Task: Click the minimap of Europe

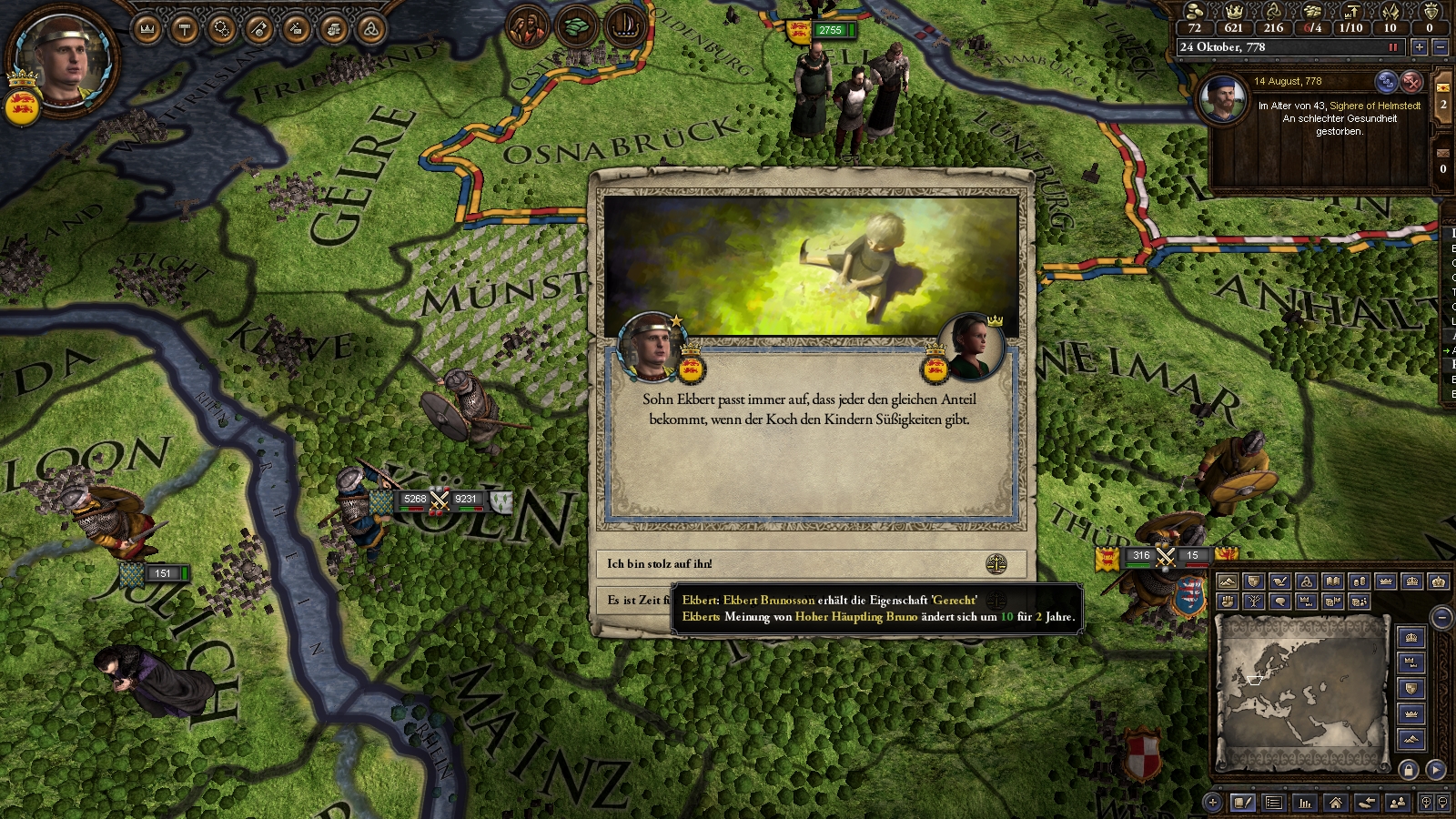Action: [1301, 692]
